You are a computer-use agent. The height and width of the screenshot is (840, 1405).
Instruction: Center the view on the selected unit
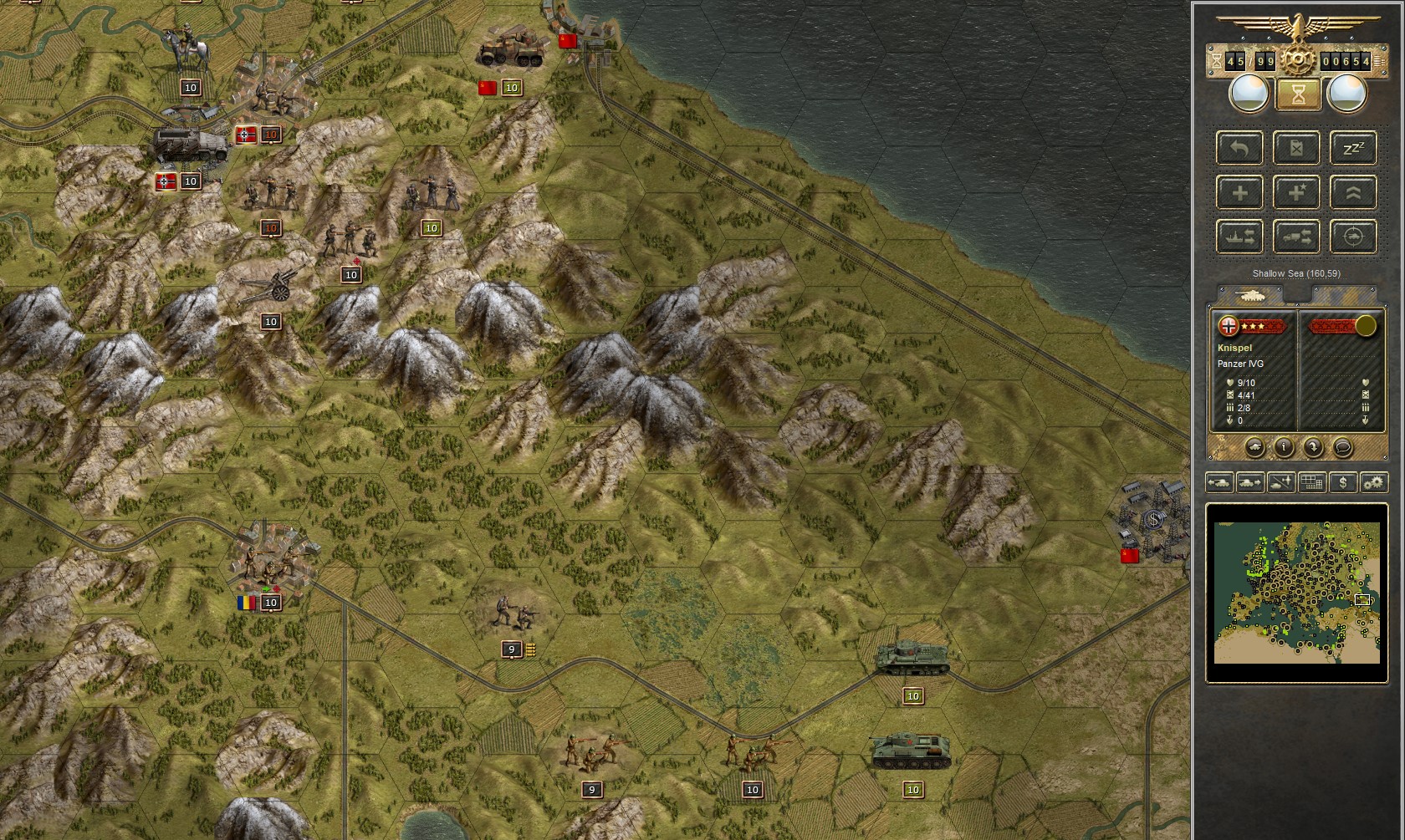(x=1354, y=236)
